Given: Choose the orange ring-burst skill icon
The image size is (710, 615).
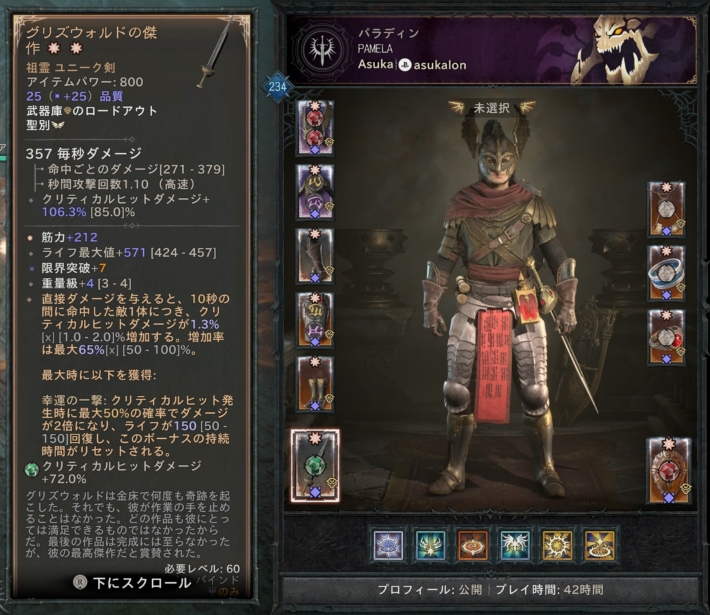Looking at the screenshot, I should pyautogui.click(x=473, y=545).
